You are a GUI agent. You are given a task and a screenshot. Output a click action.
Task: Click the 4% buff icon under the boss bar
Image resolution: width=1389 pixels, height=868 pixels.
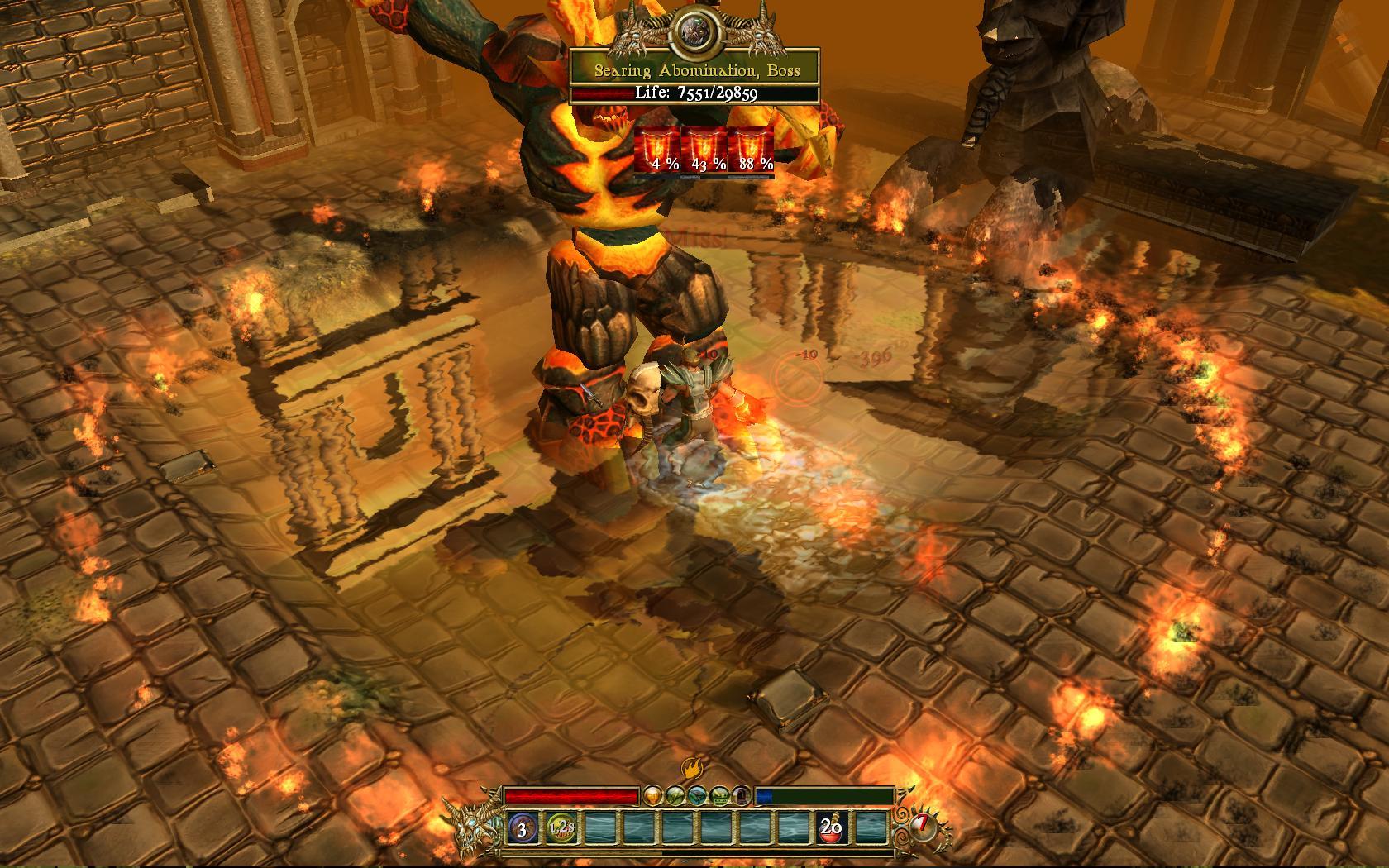[x=659, y=149]
